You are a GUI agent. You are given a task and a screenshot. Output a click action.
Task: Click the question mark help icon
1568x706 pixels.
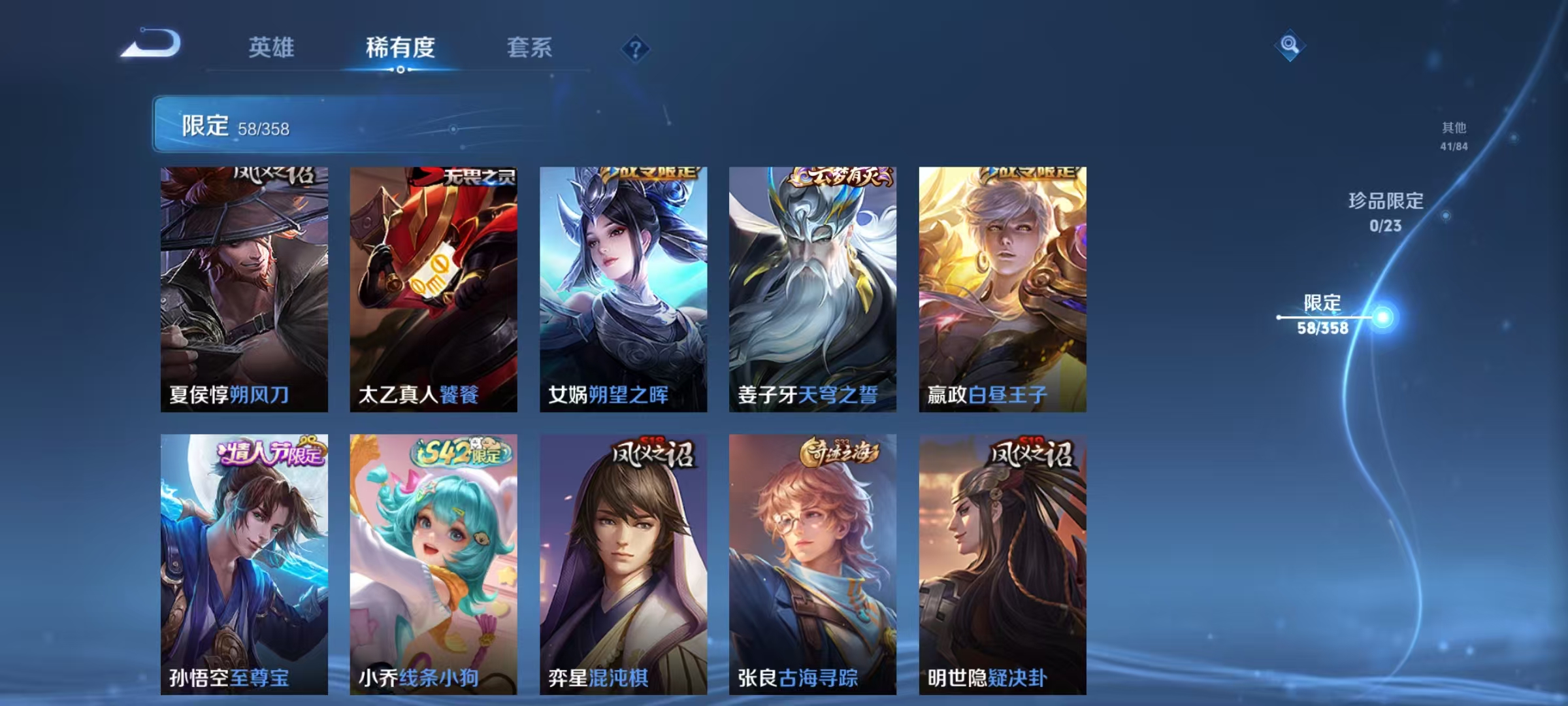pos(636,49)
